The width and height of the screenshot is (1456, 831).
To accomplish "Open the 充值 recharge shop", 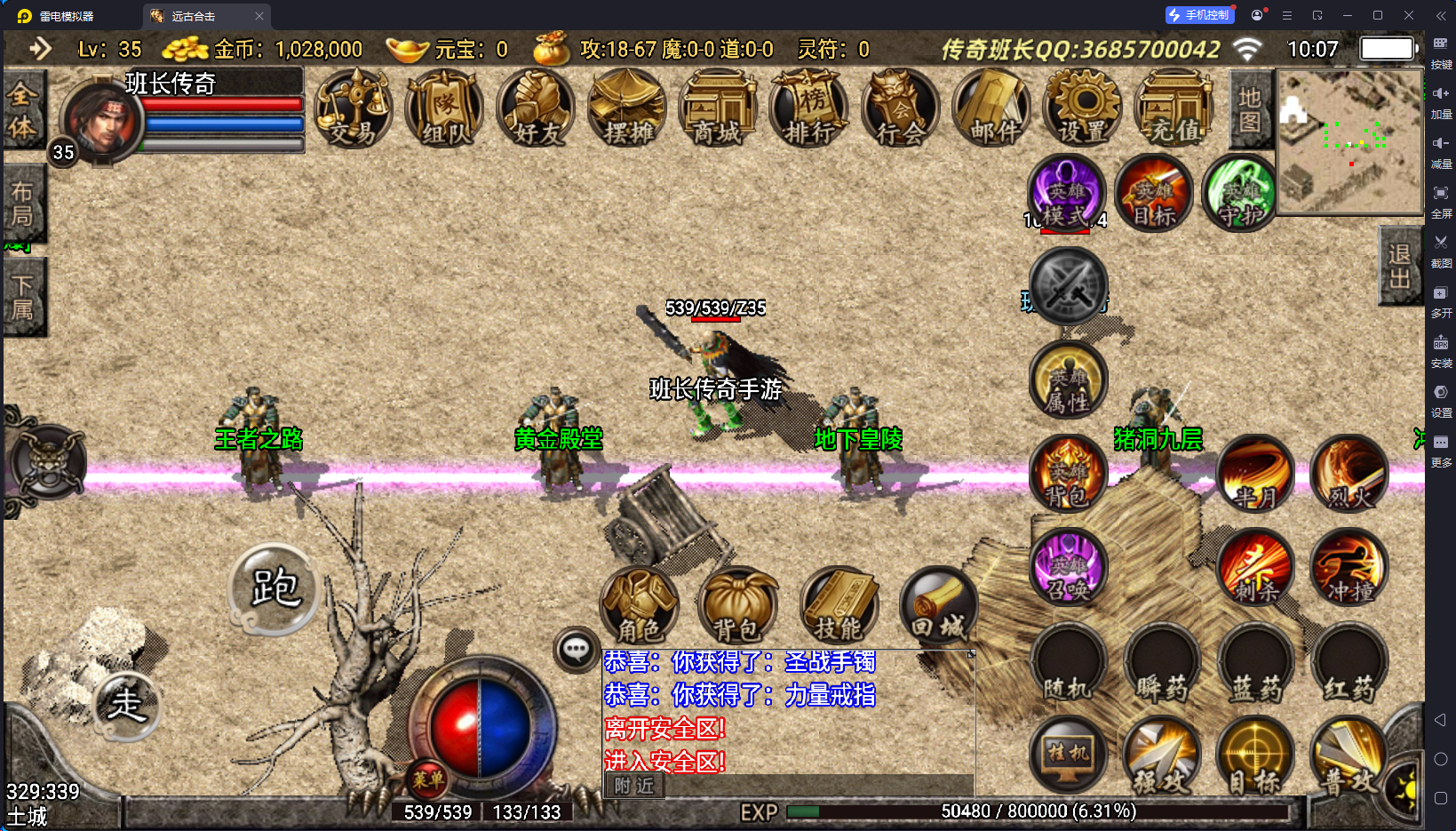I will point(1174,109).
